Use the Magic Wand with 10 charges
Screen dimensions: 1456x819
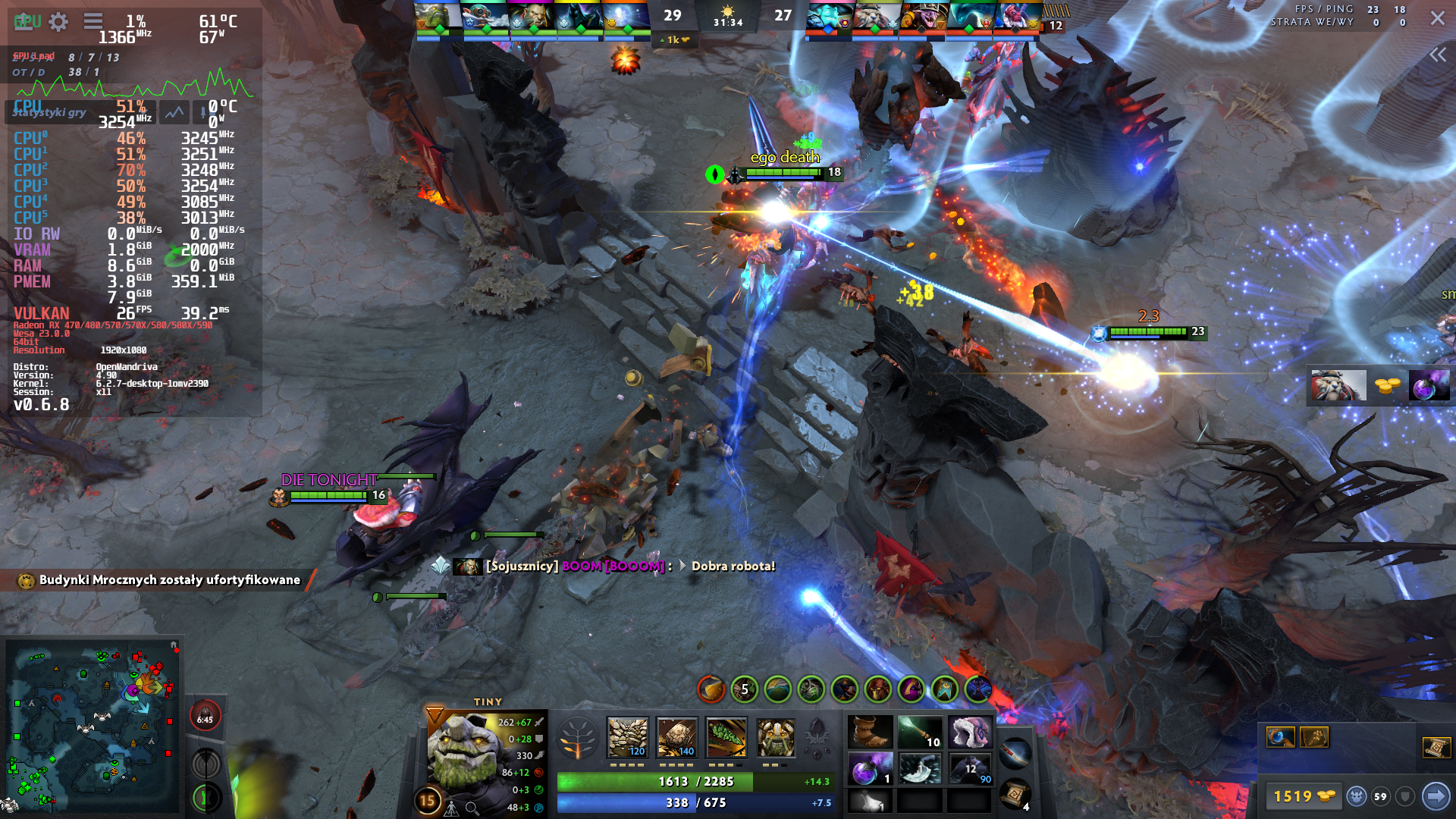(x=920, y=733)
